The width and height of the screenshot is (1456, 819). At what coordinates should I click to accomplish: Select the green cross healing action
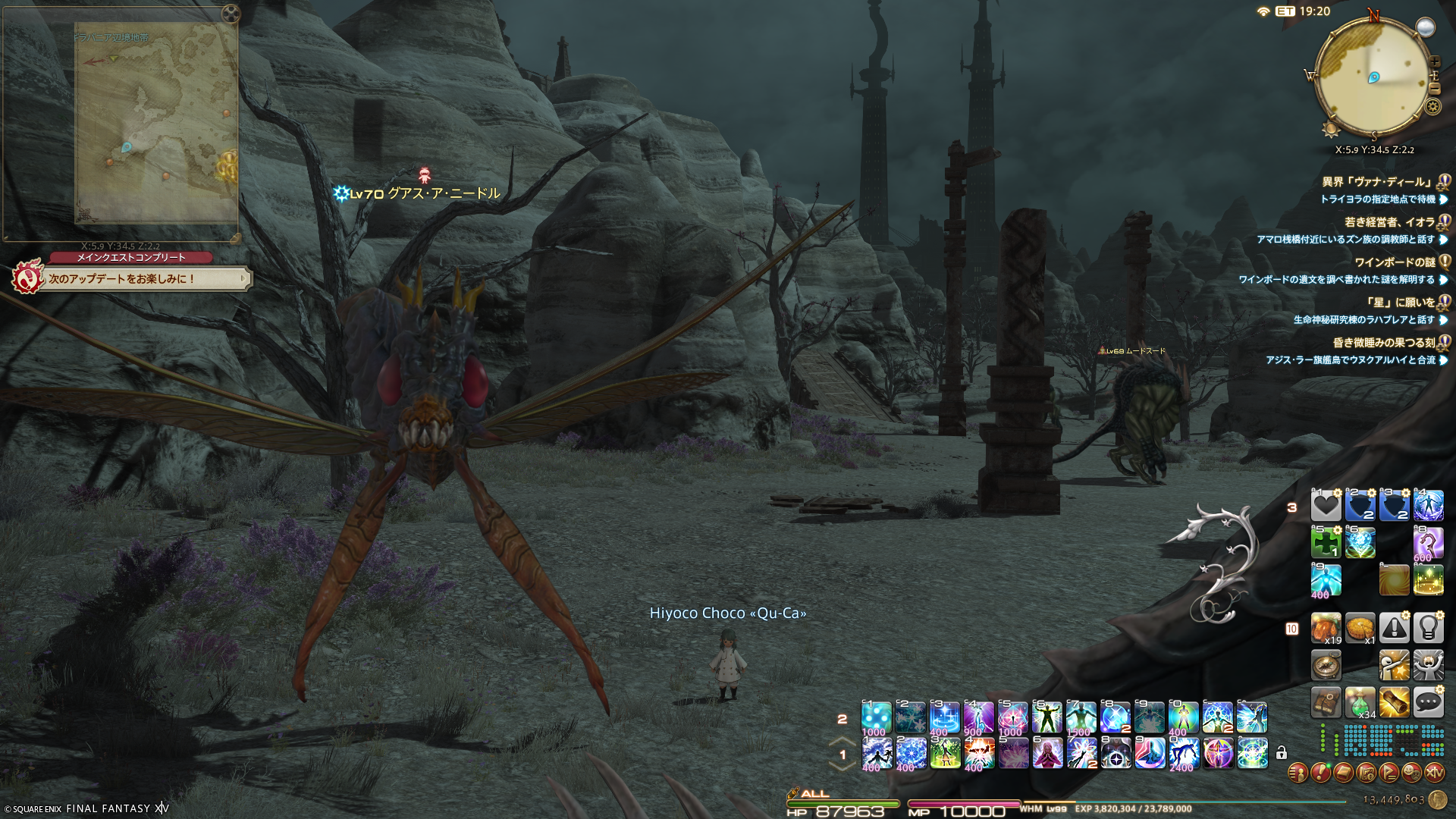[1326, 543]
